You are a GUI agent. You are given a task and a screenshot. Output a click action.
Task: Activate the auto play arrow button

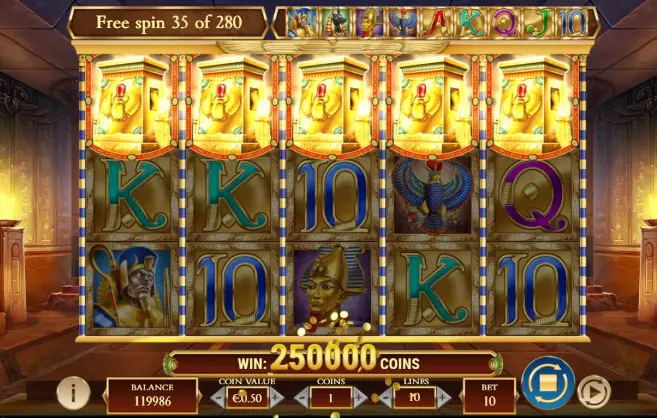point(595,392)
